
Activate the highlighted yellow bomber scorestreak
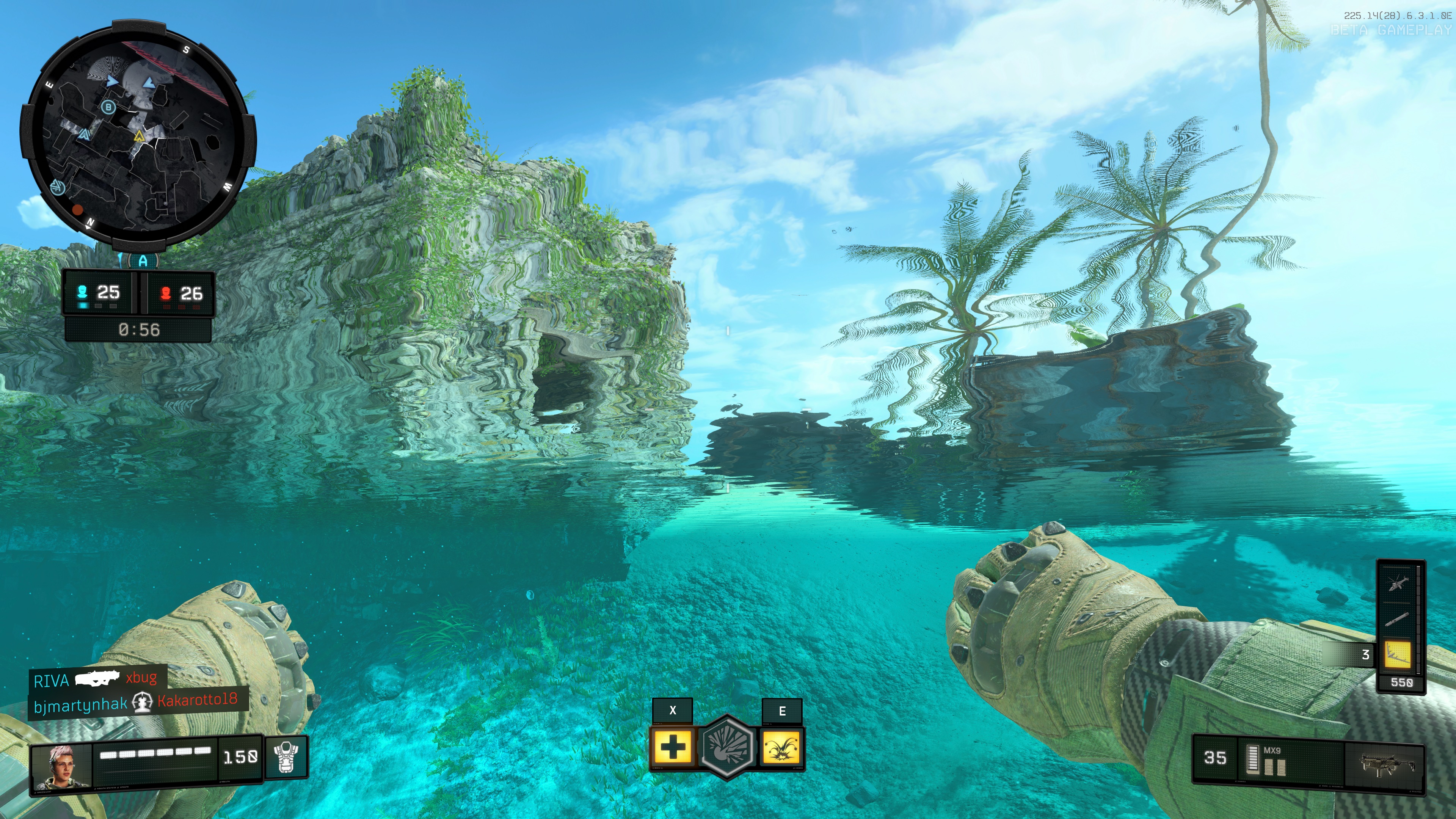tap(1397, 655)
